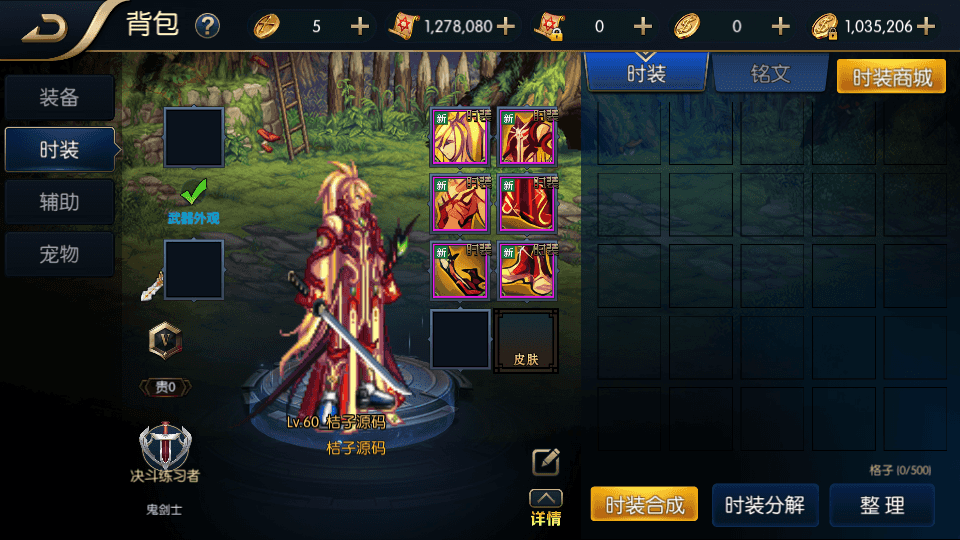Choose the red boots fashion slot
Screen dimensions: 960x540
526,270
